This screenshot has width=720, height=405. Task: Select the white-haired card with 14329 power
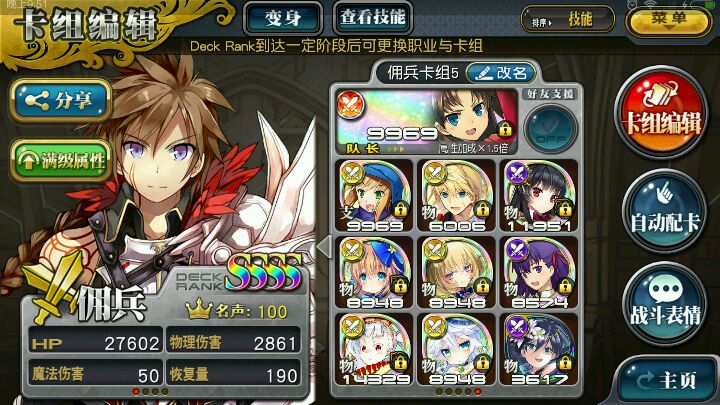(x=376, y=348)
